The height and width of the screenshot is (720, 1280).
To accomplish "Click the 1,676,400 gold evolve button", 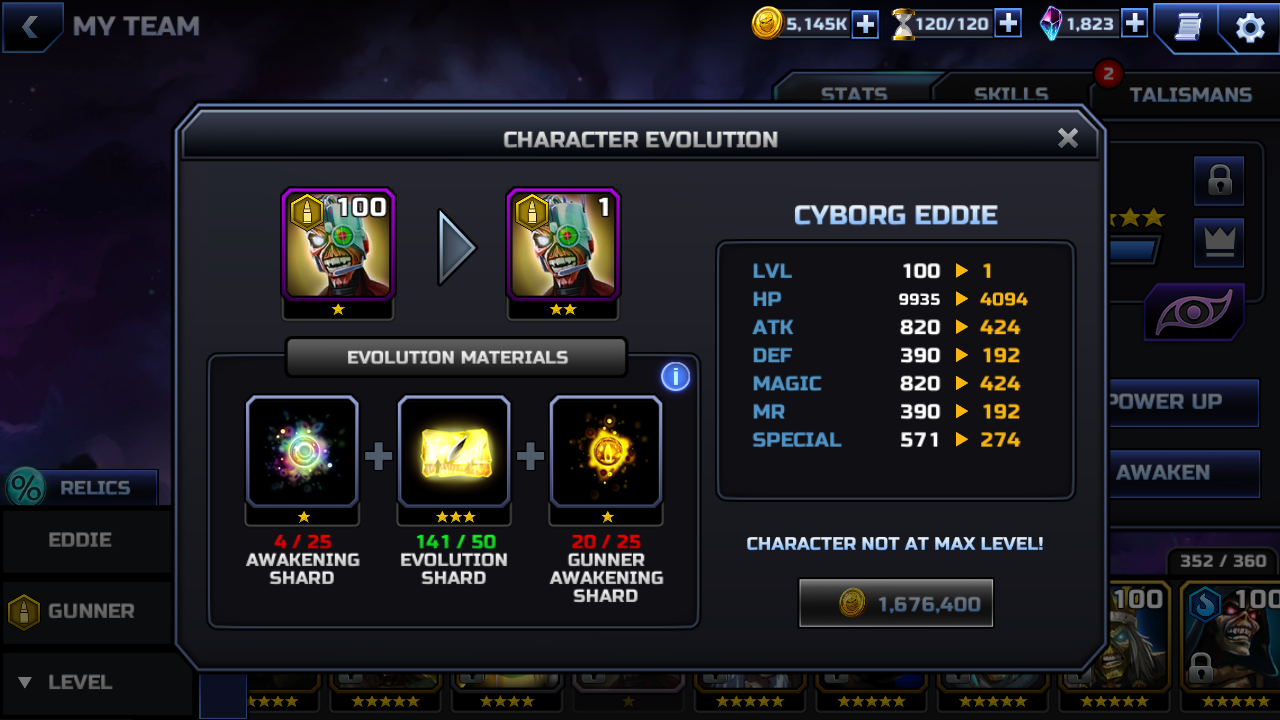I will (x=896, y=603).
